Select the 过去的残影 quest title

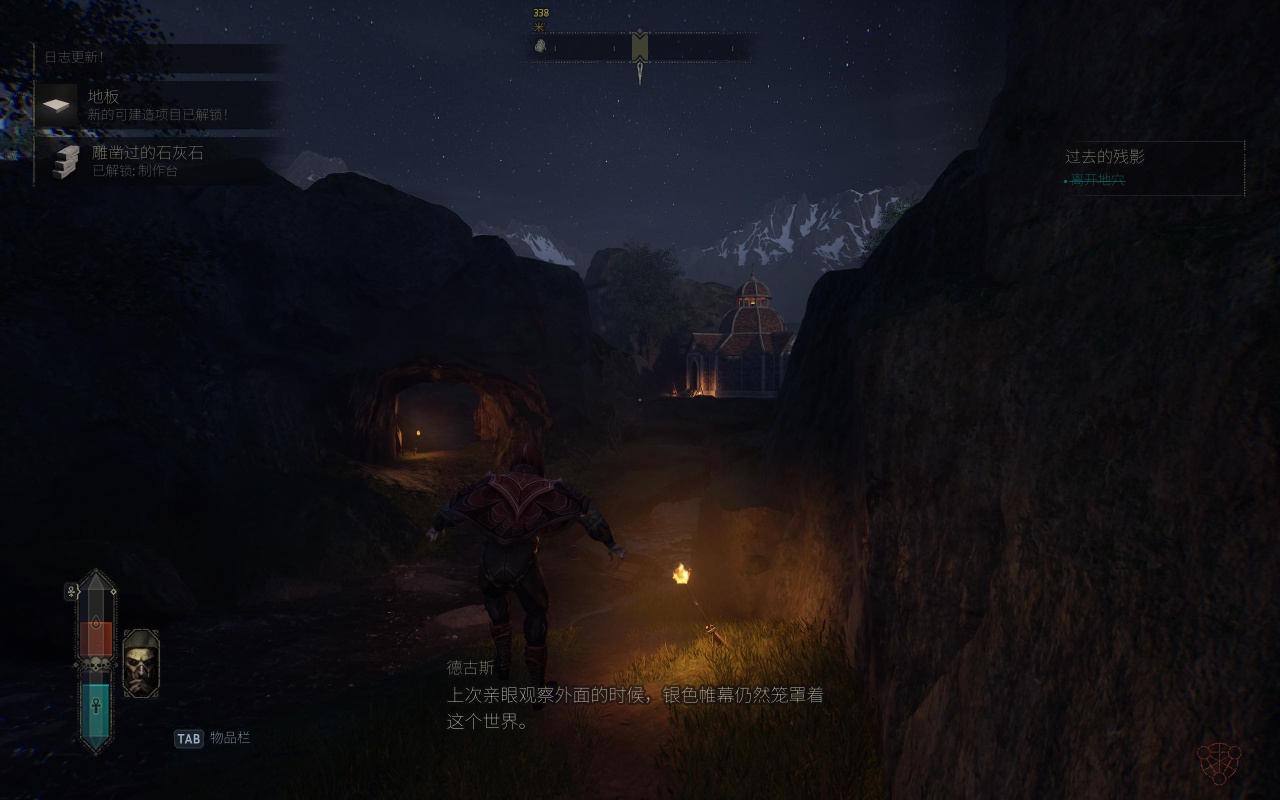click(1104, 157)
